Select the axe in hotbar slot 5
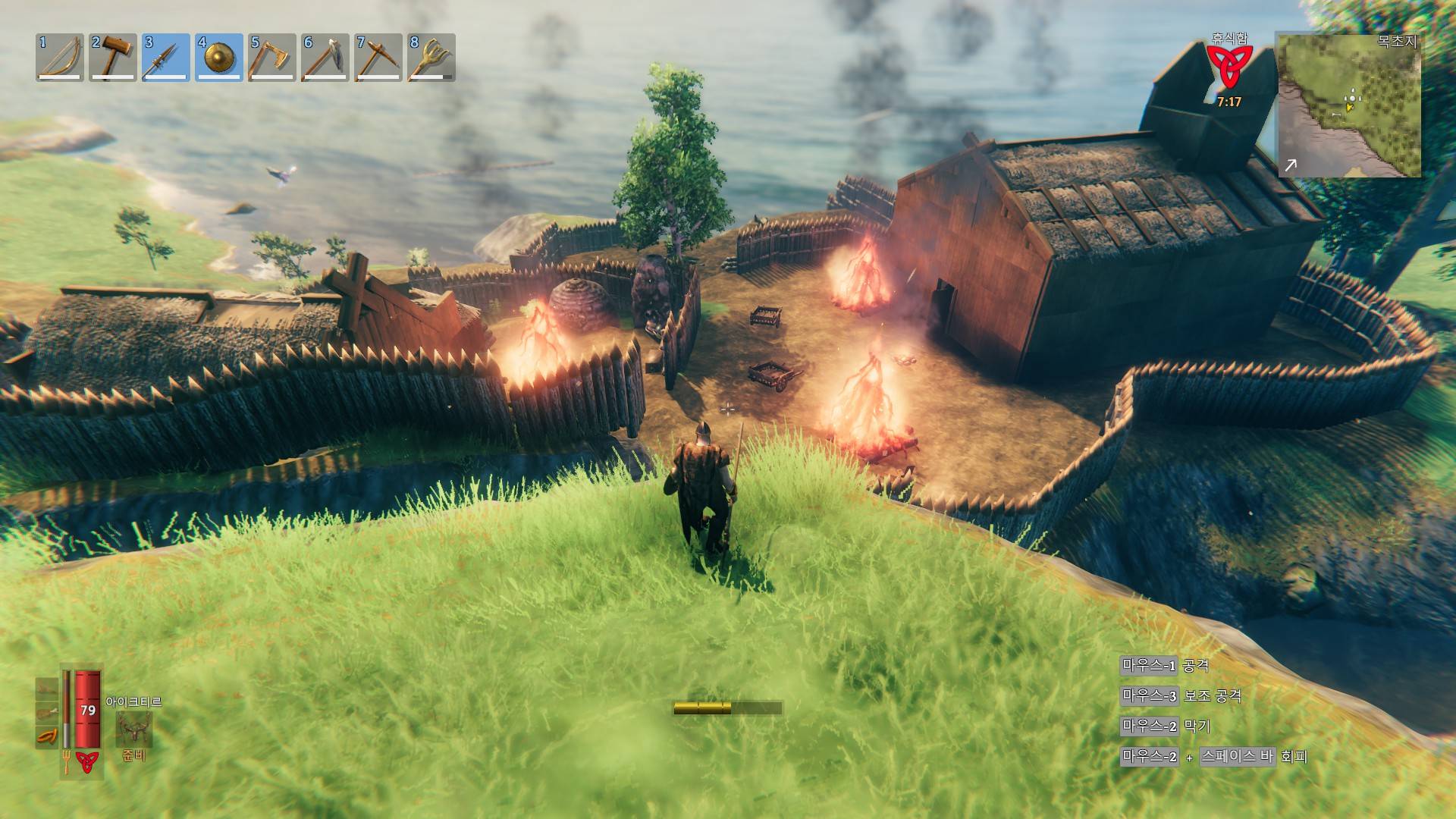 [x=271, y=57]
